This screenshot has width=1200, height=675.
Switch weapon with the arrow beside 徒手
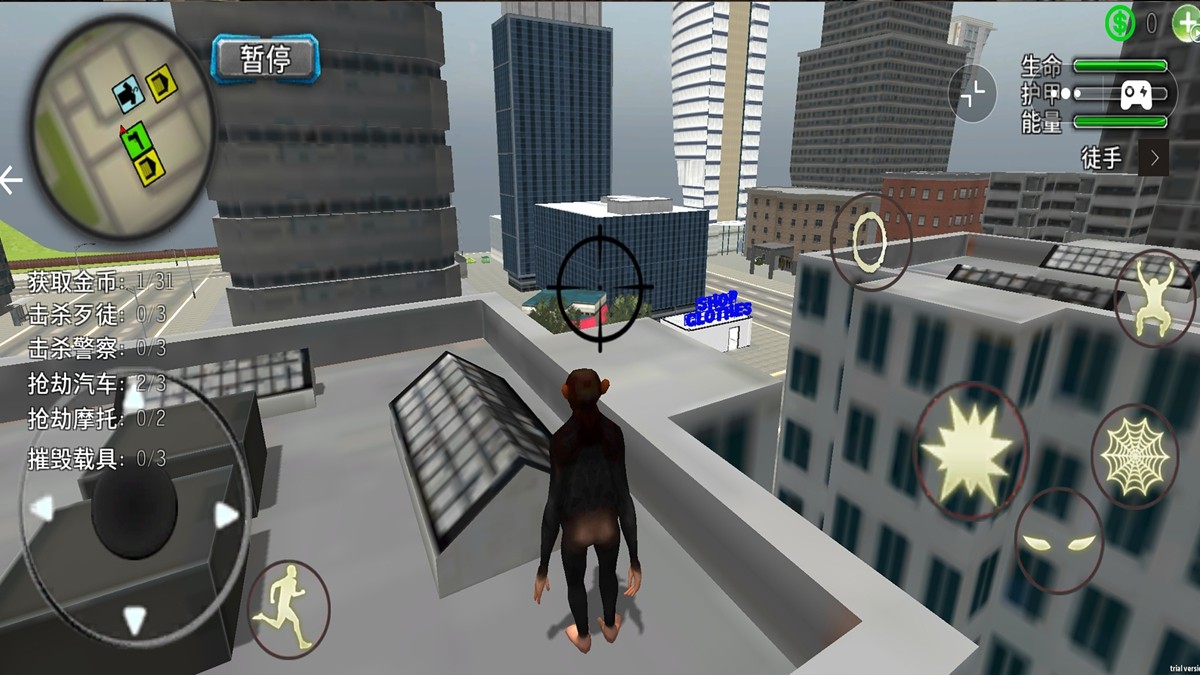click(1154, 158)
